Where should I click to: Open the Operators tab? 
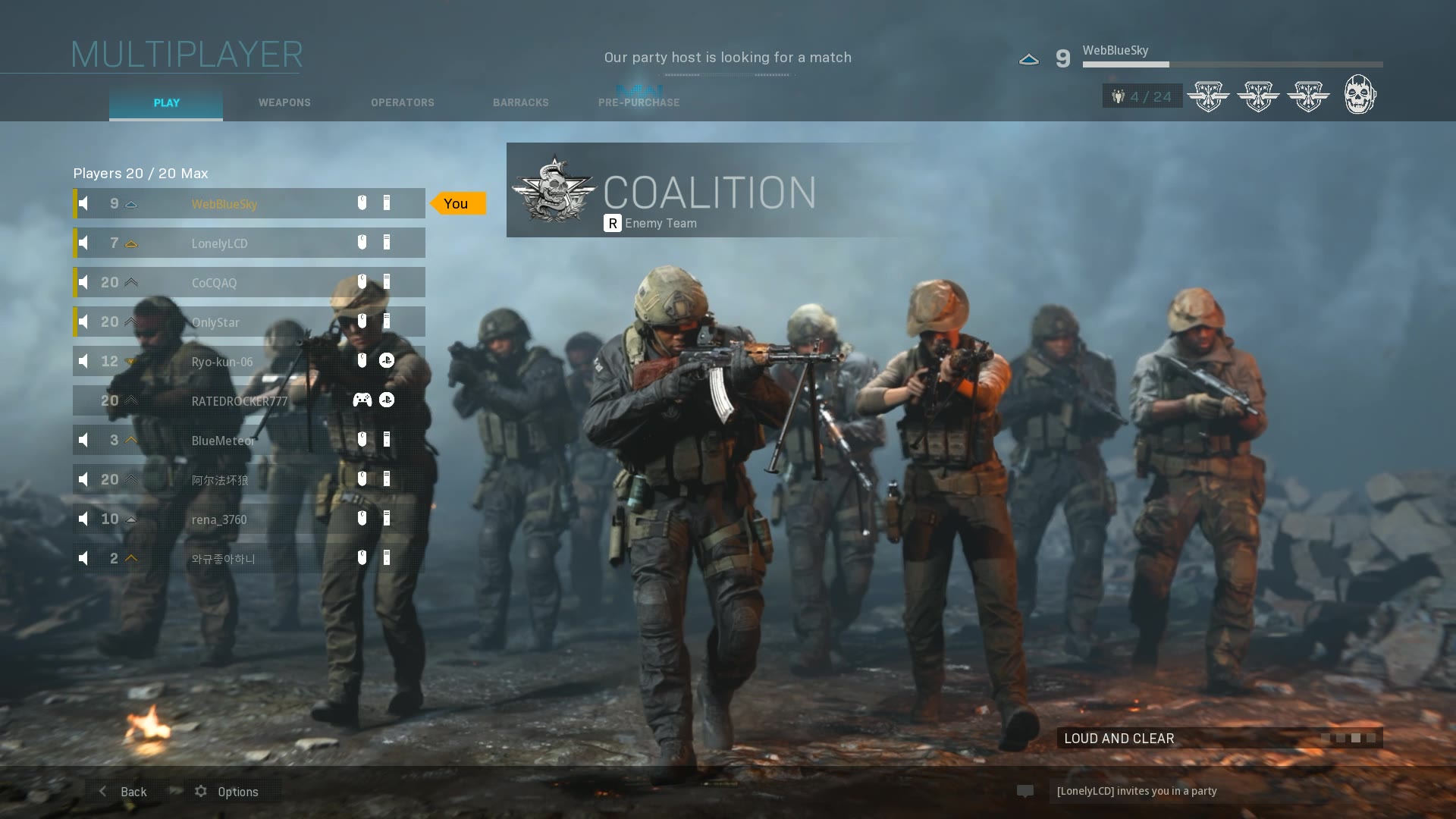402,102
